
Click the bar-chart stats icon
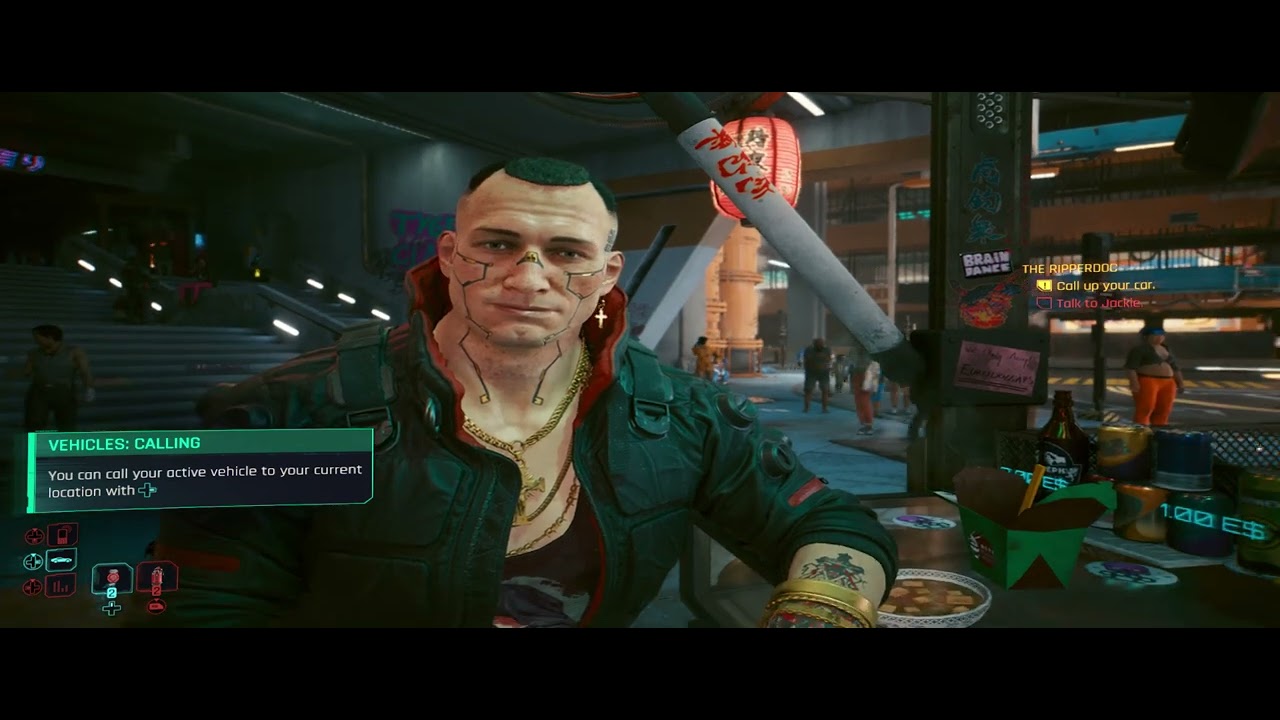click(61, 587)
